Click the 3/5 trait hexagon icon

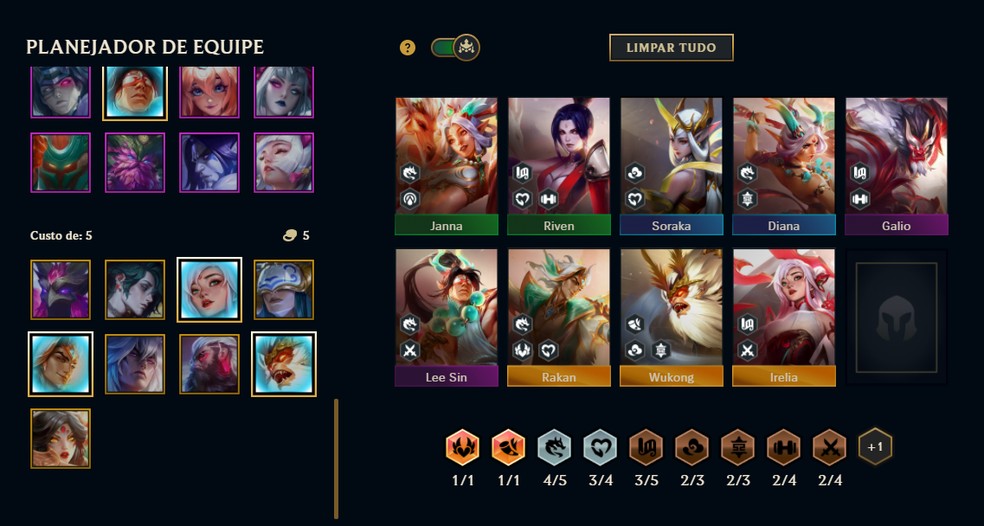pos(645,448)
